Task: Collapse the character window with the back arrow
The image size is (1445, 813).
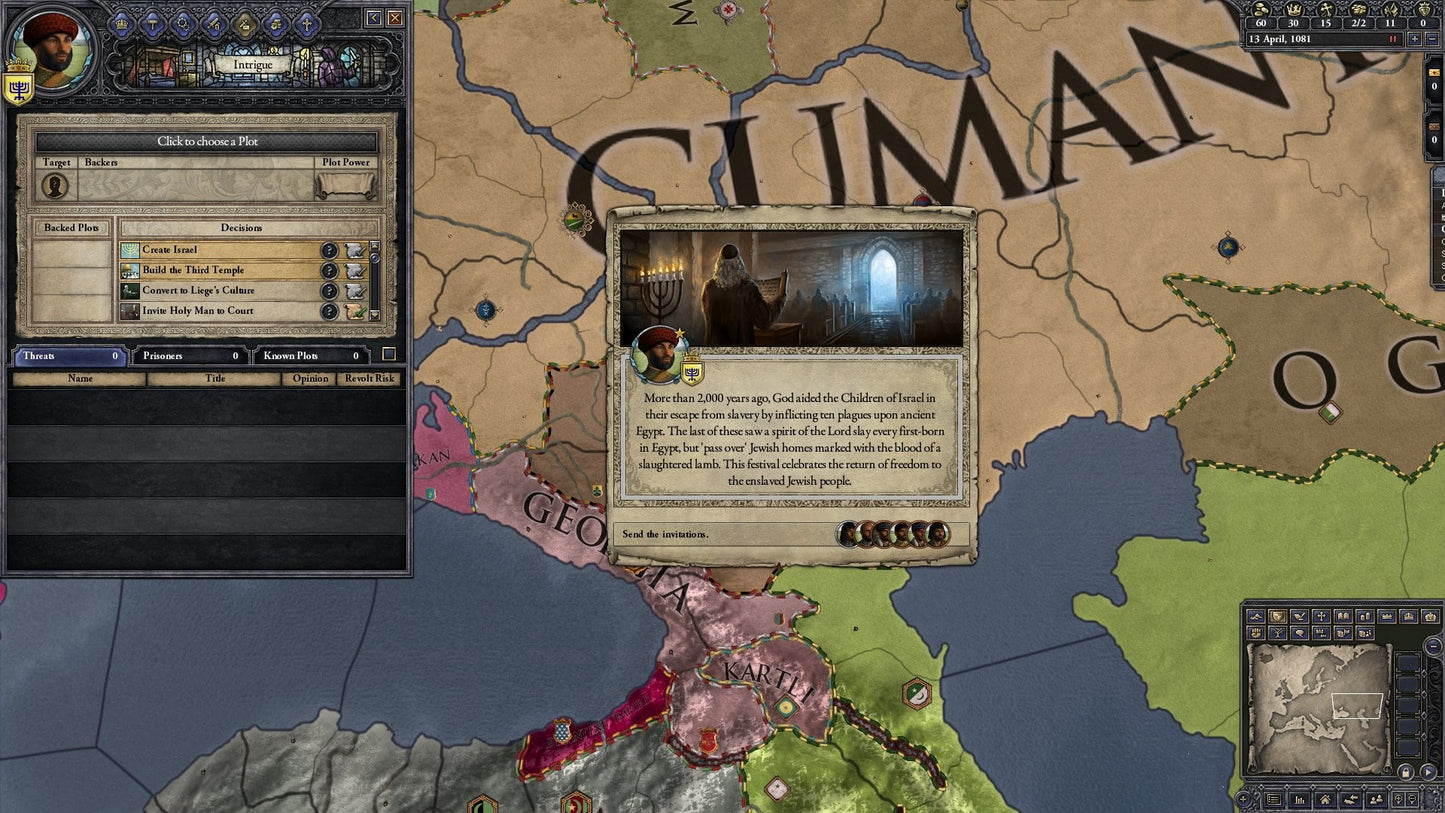Action: (x=375, y=19)
